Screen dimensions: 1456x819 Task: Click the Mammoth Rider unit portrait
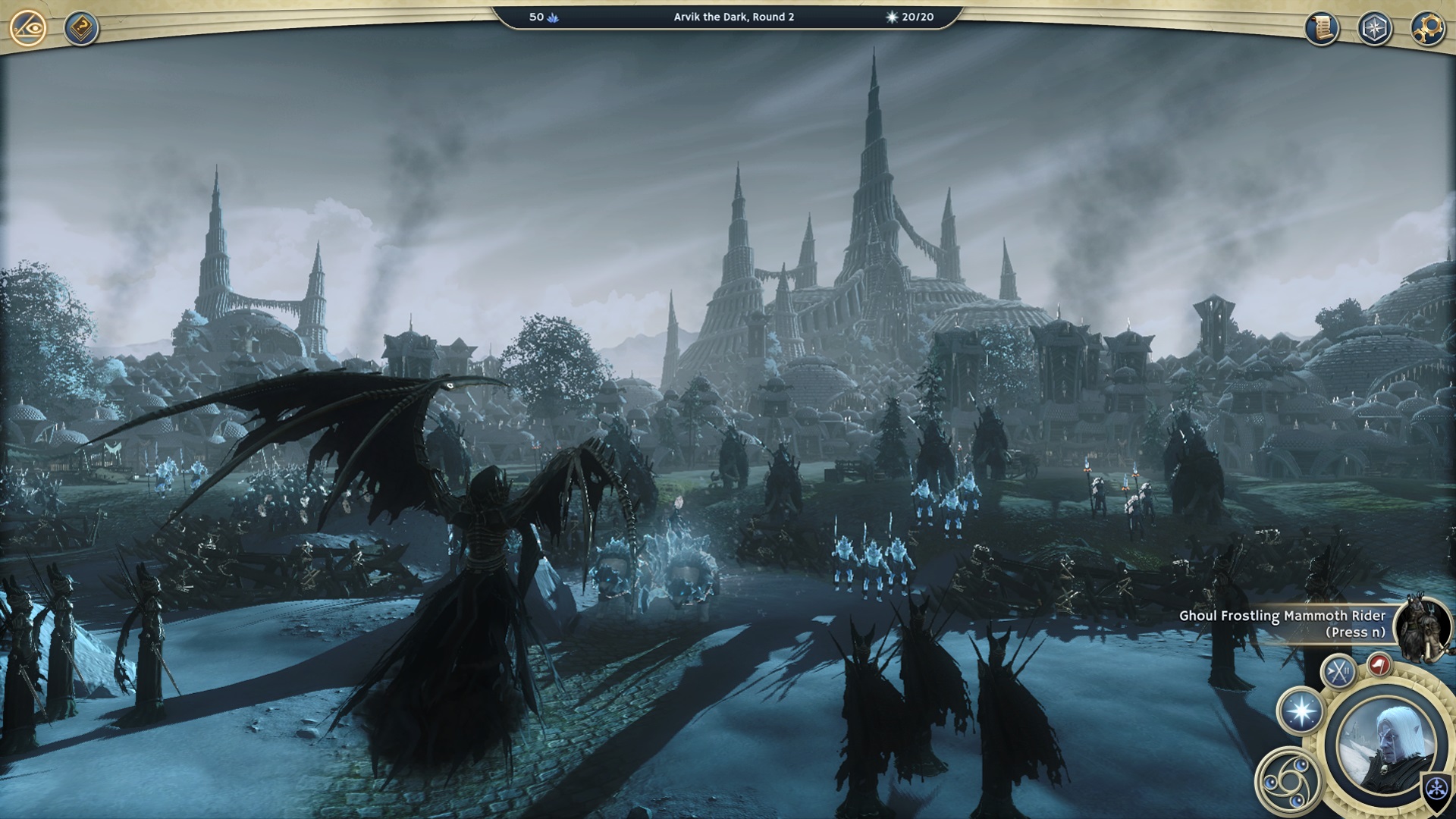1423,628
